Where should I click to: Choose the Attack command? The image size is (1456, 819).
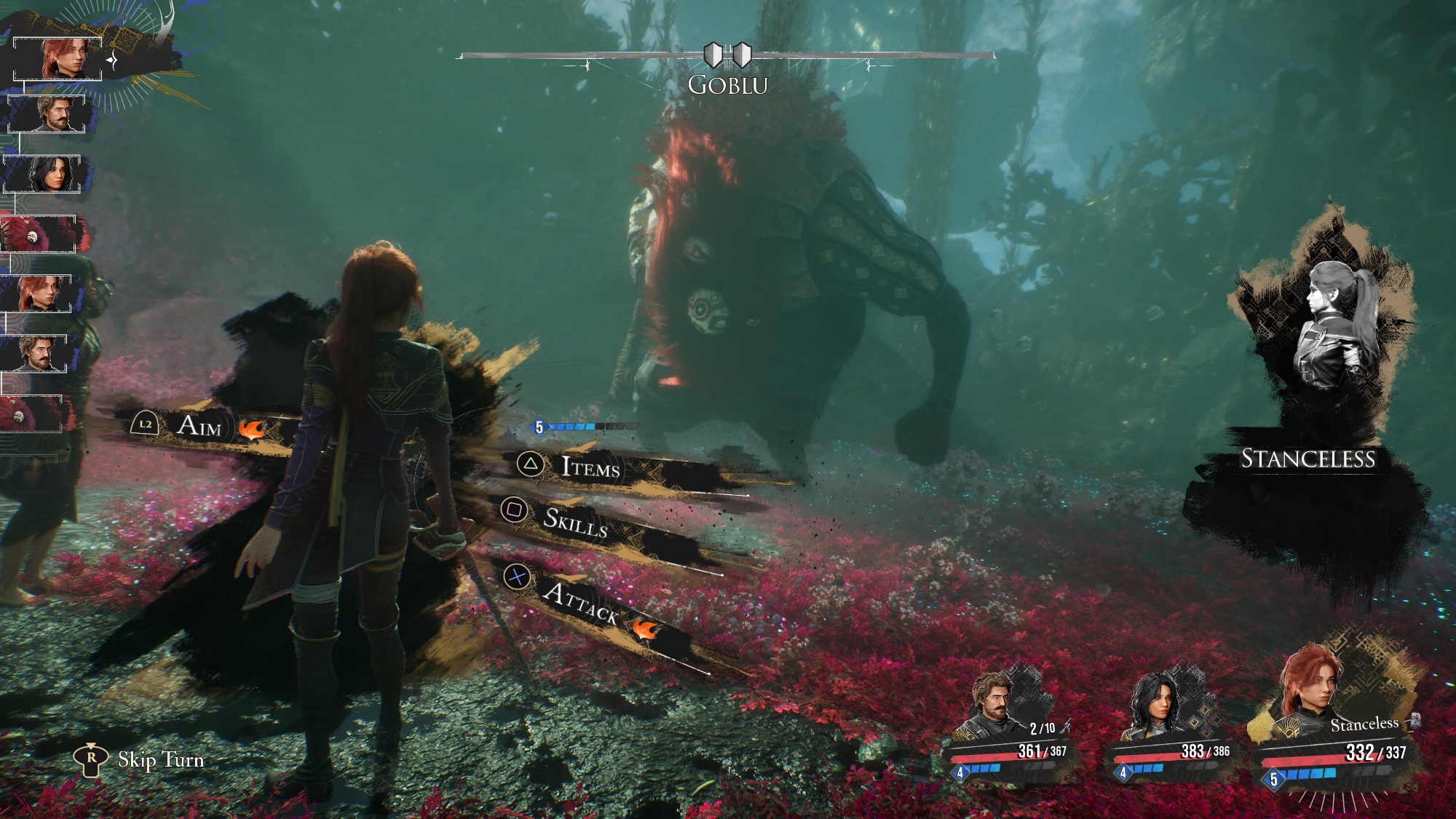click(x=581, y=602)
